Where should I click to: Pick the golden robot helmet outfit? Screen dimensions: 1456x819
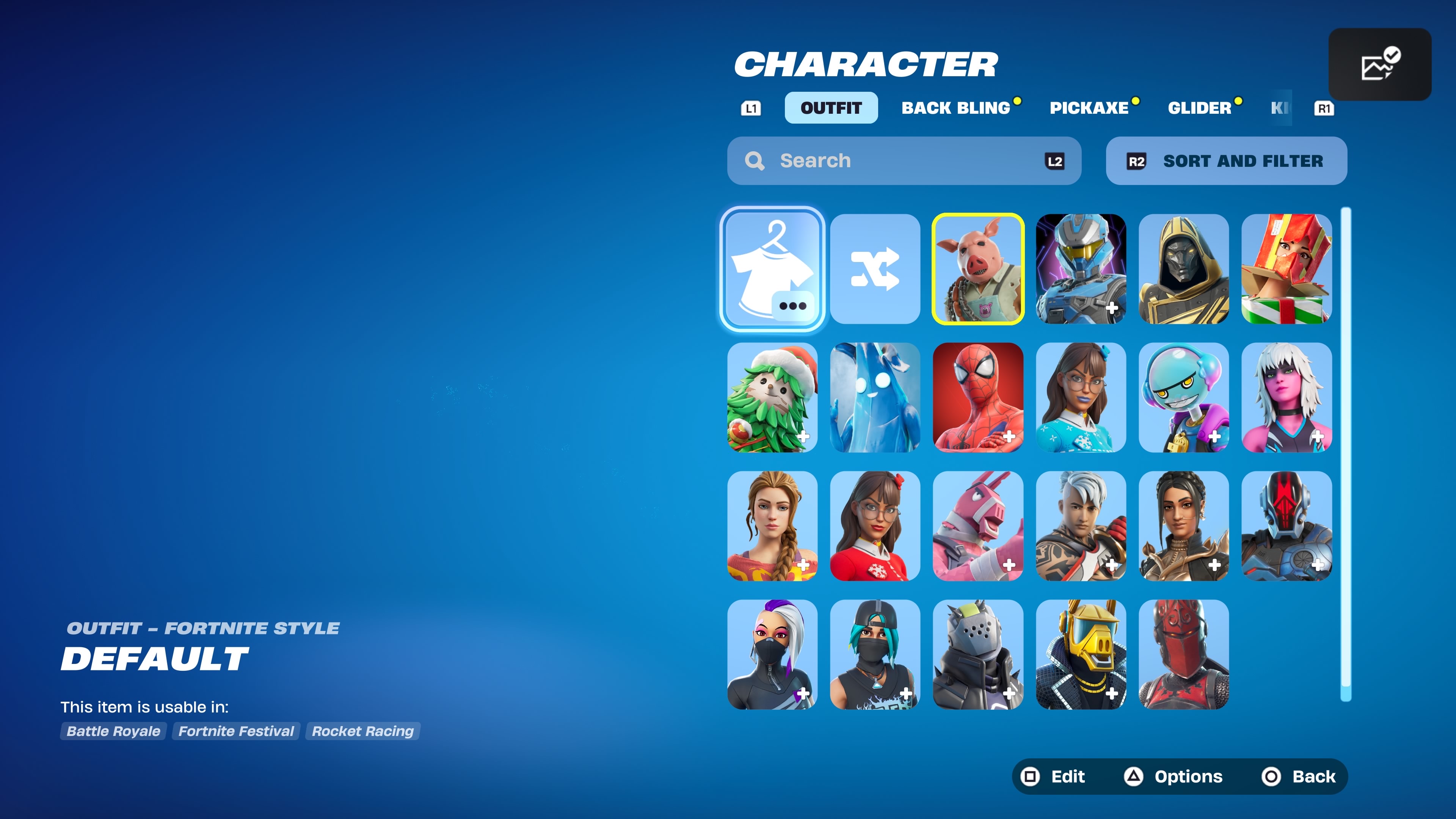pyautogui.click(x=1081, y=654)
